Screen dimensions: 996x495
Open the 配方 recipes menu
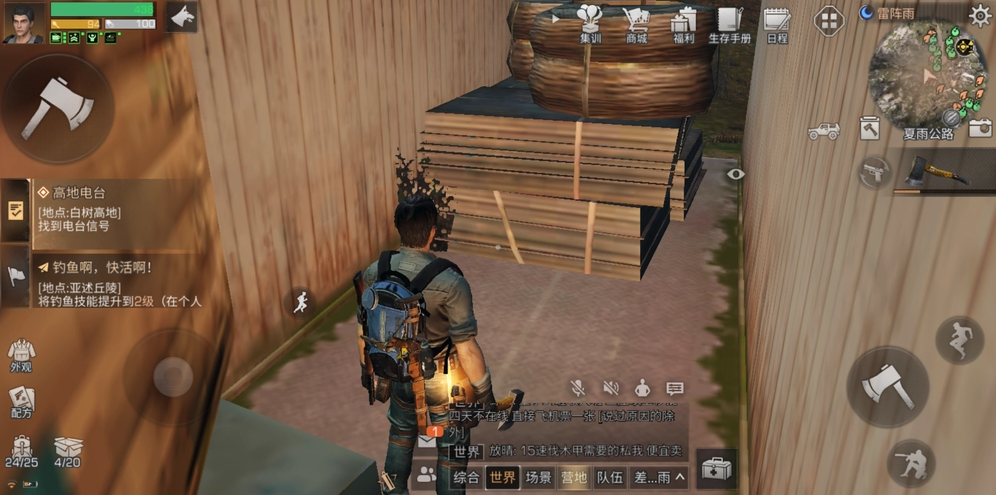tap(21, 402)
